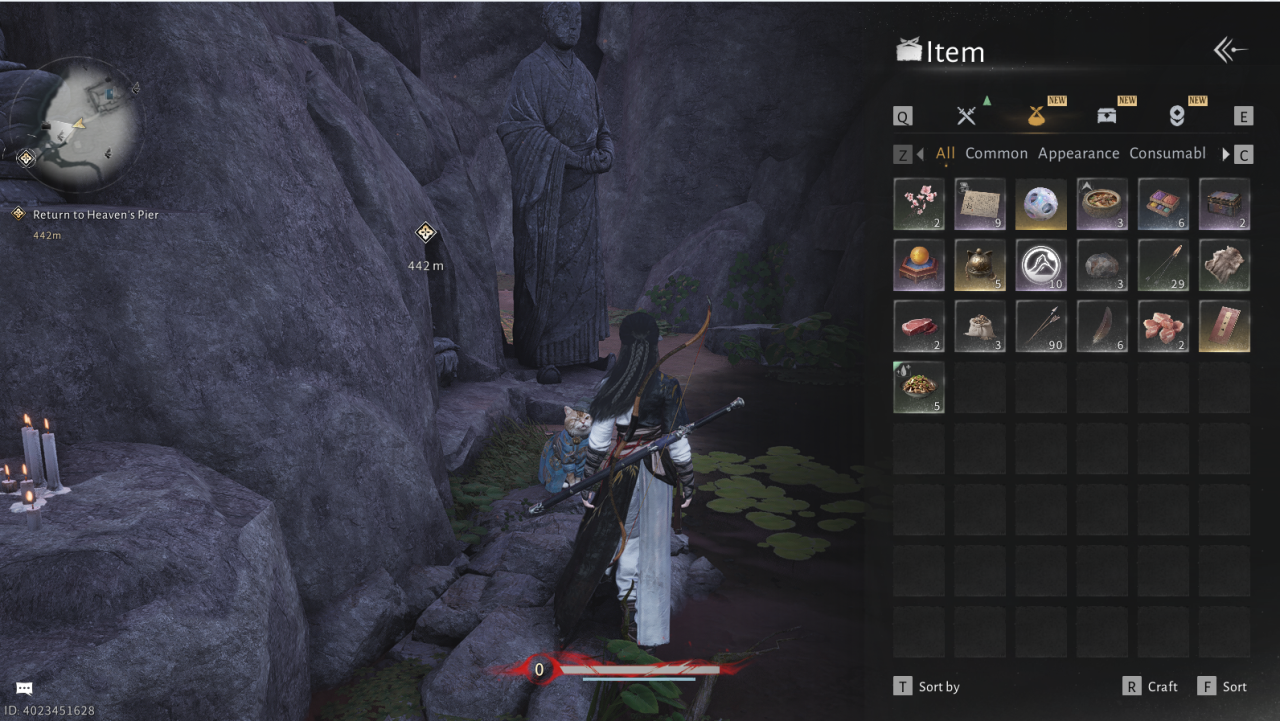Viewport: 1280px width, 721px height.
Task: Open the circular minimap
Action: [x=76, y=124]
